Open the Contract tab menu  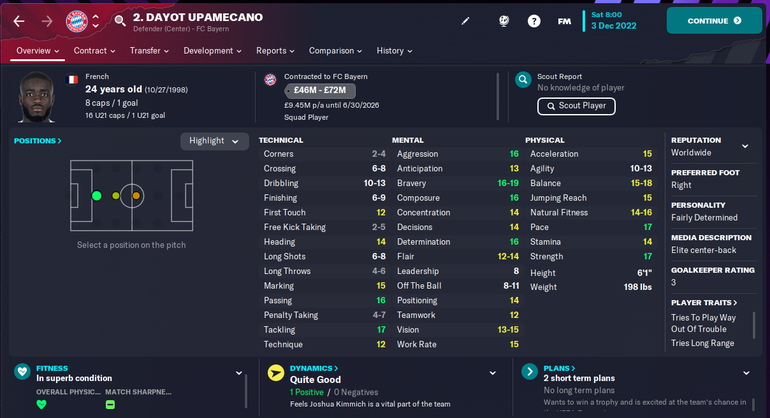(95, 51)
